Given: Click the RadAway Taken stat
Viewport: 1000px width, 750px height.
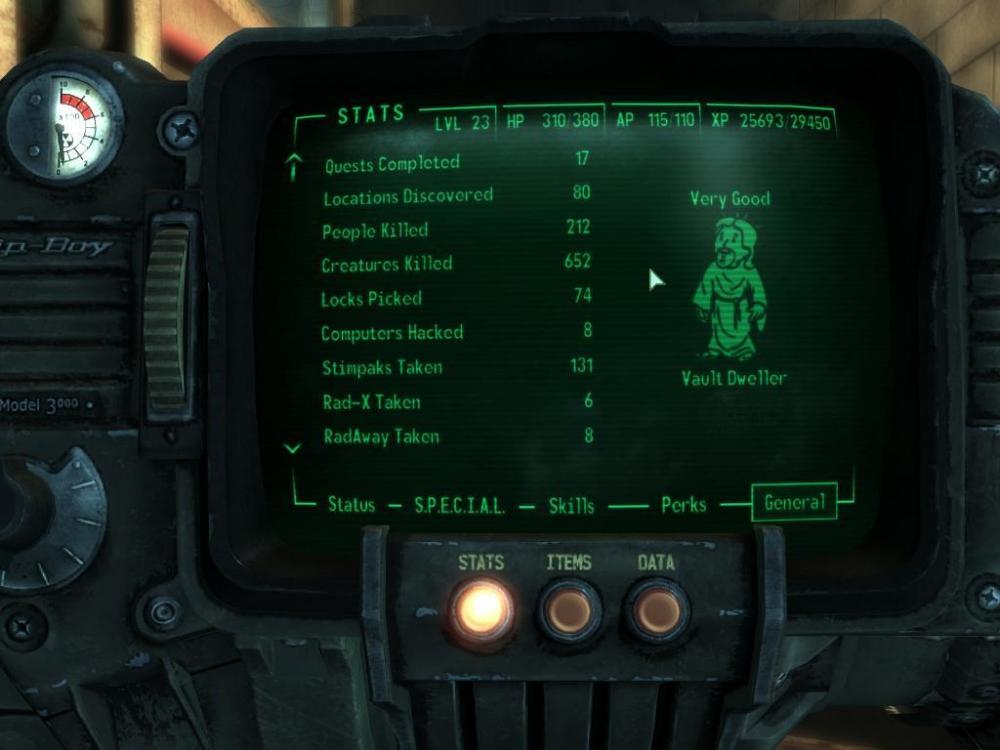Looking at the screenshot, I should tap(381, 436).
